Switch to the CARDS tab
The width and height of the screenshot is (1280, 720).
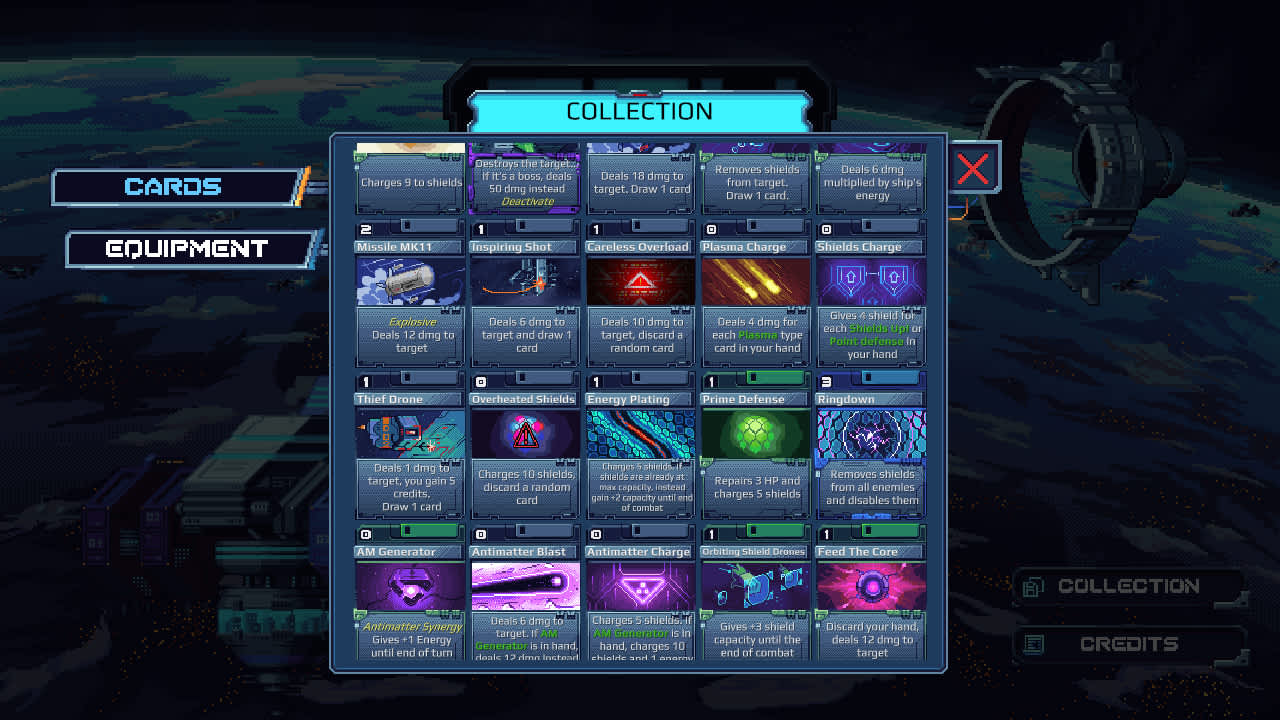[176, 187]
